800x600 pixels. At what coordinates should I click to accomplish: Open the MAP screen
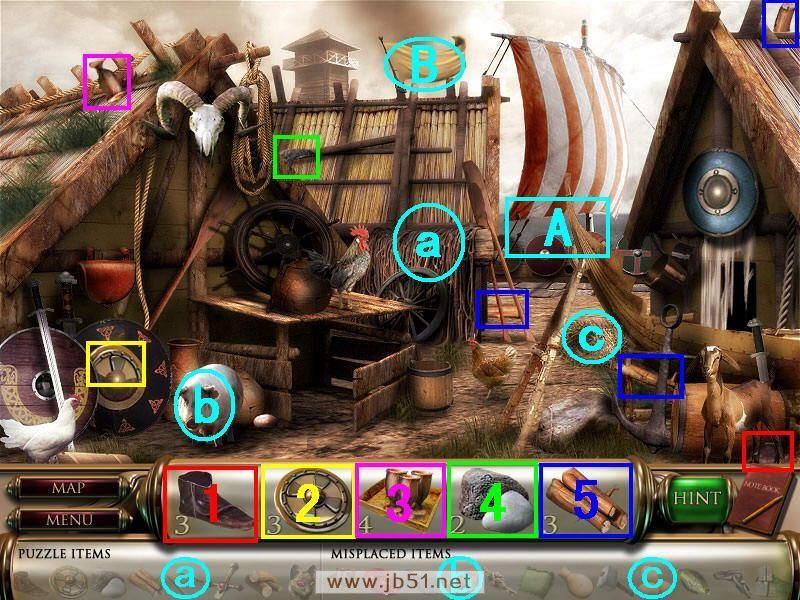coord(67,489)
